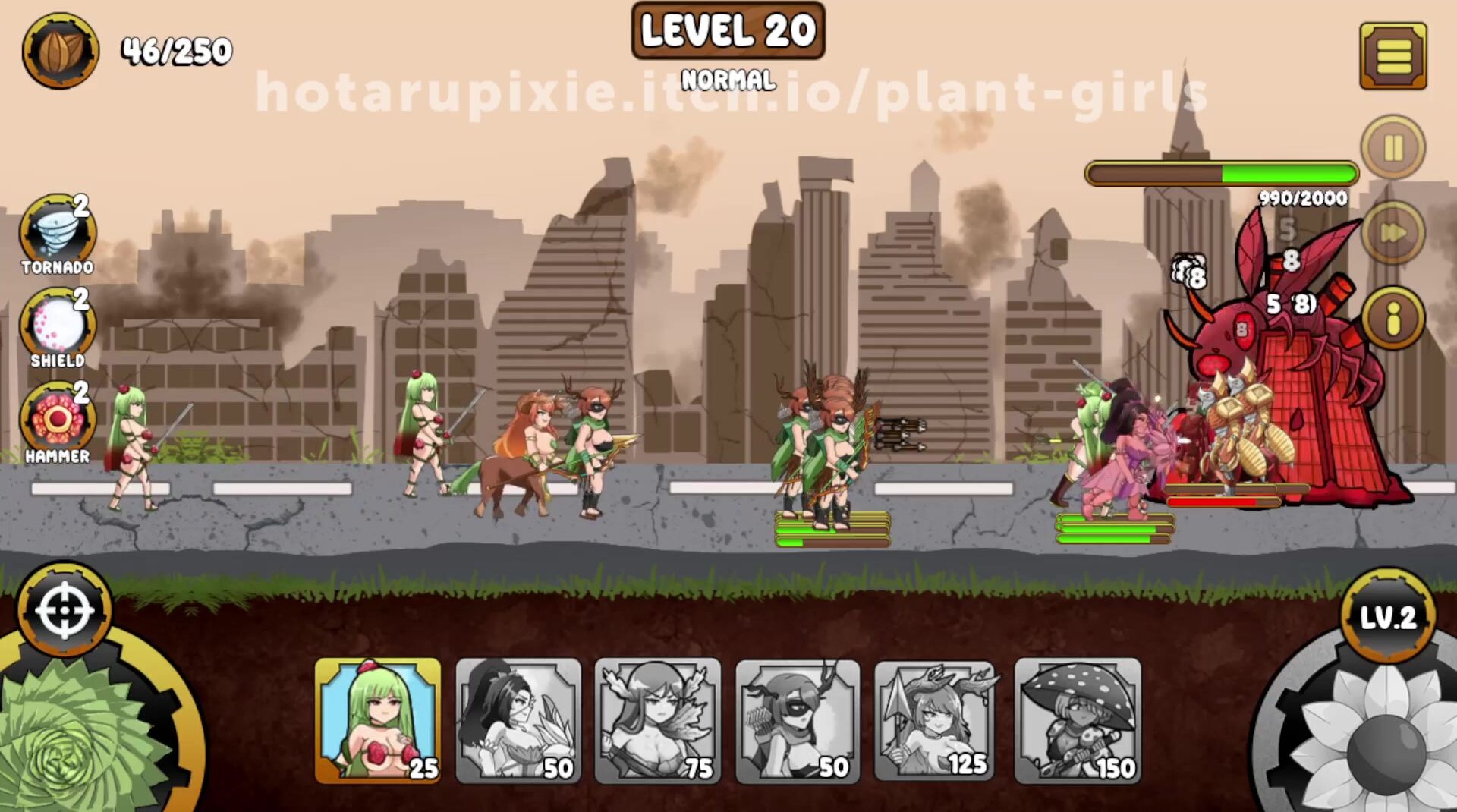Pick the masked archer card costing 50
This screenshot has height=812, width=1457.
pos(798,719)
